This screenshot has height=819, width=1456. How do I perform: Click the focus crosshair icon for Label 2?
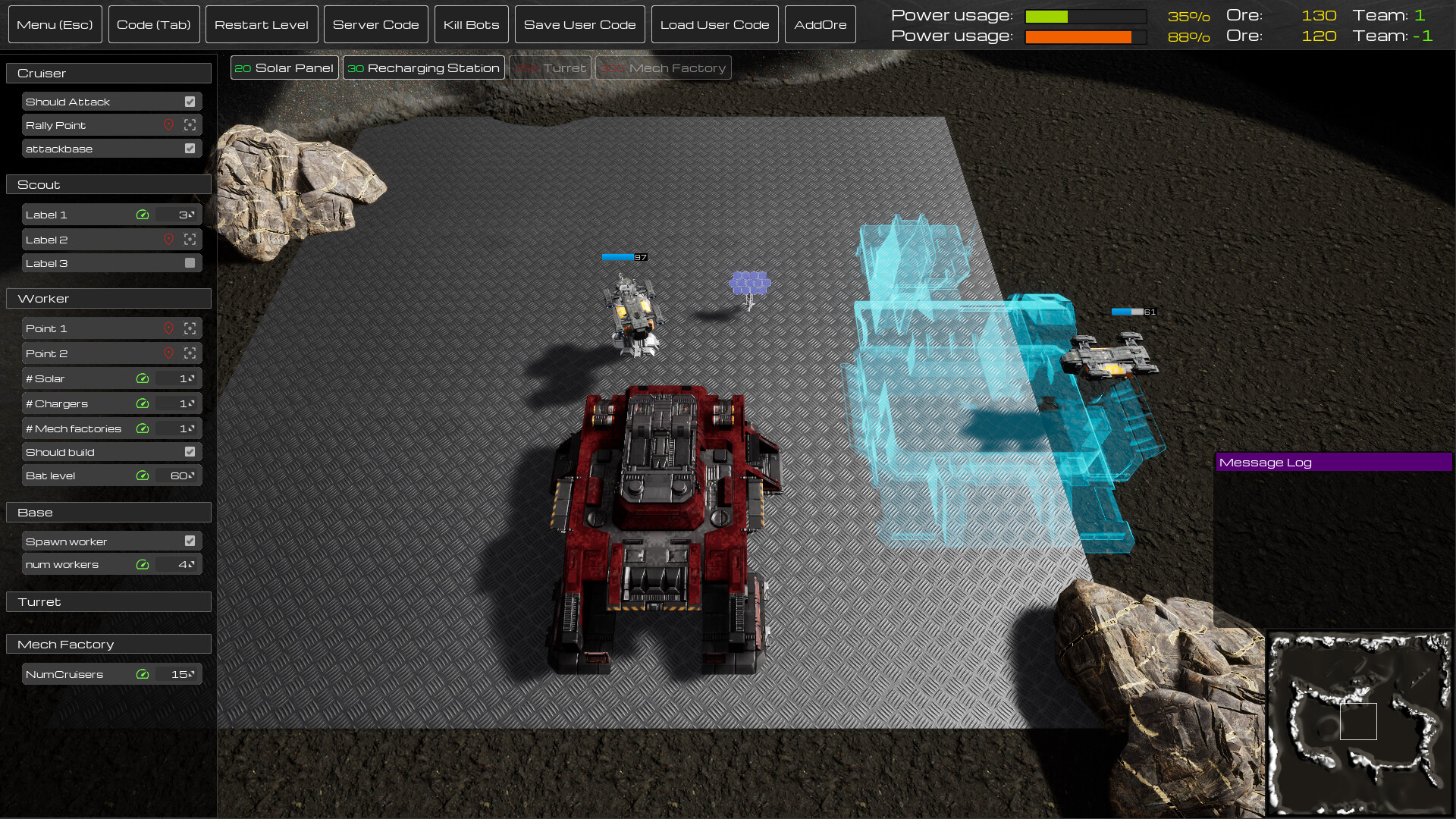coord(190,239)
